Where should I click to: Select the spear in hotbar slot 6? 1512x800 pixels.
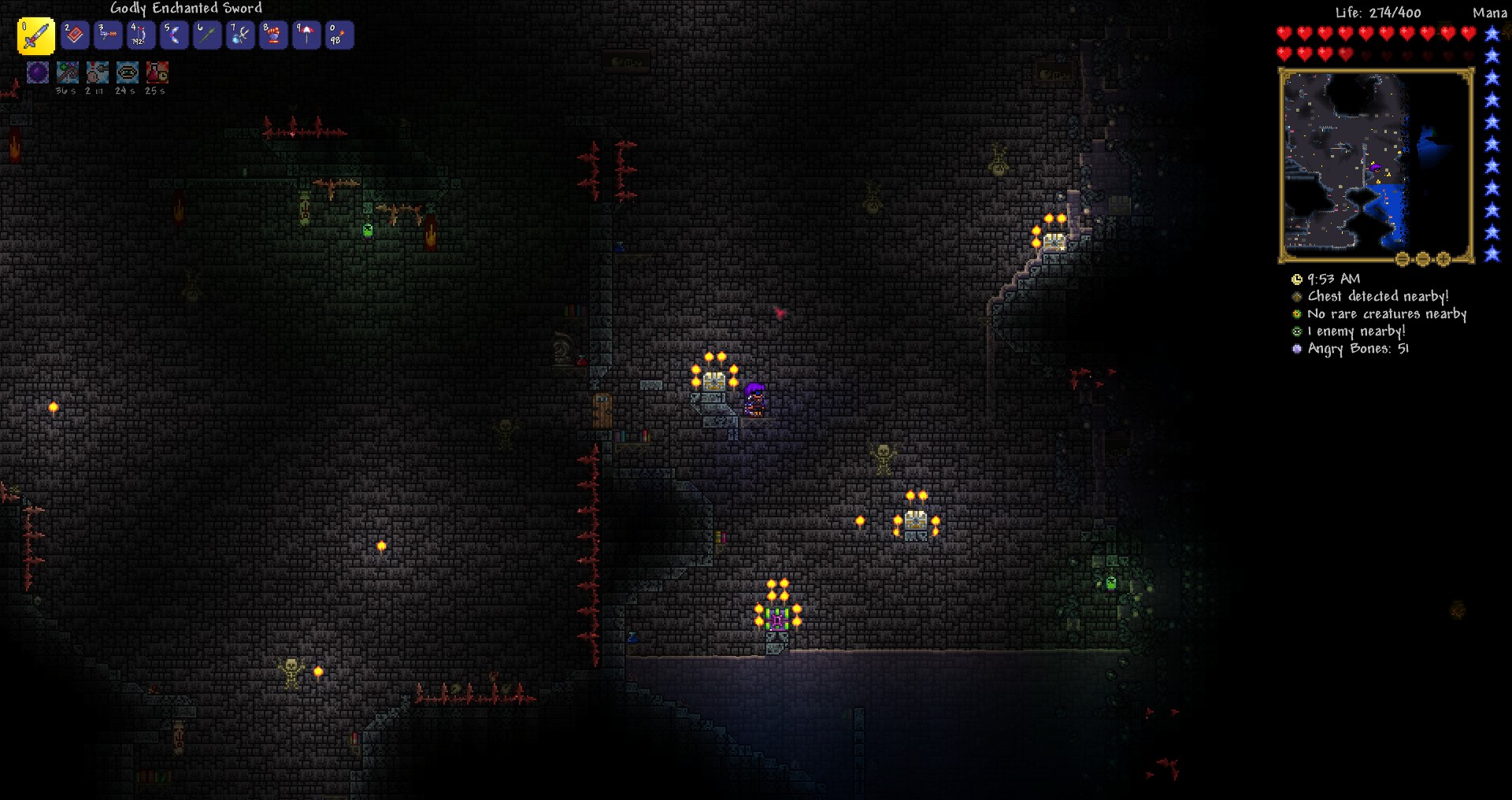(207, 35)
